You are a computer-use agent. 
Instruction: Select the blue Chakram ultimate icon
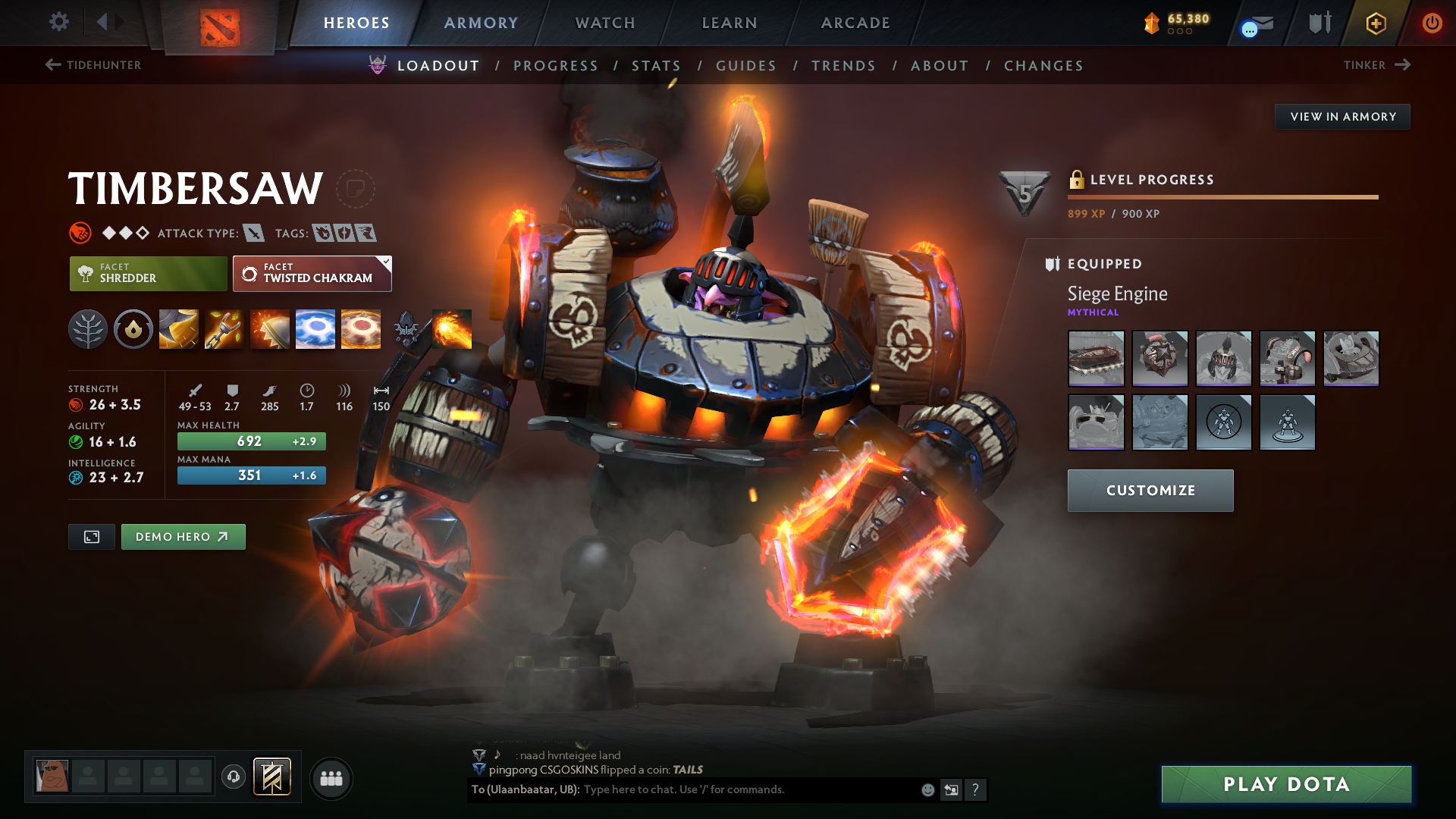pos(315,328)
